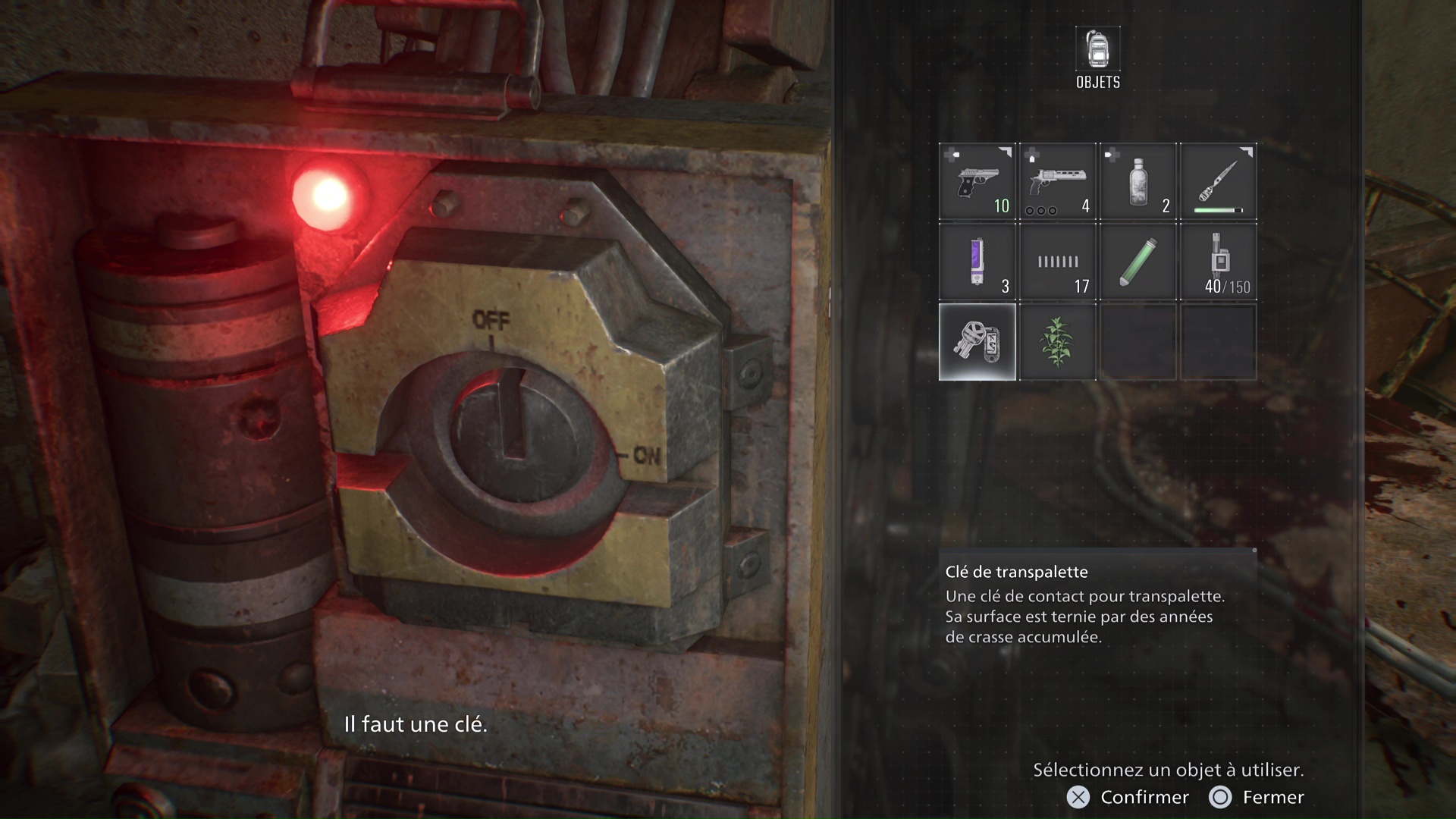Select the handgun ammo stack of 17
Screen dimensions: 1456x819
(1057, 262)
